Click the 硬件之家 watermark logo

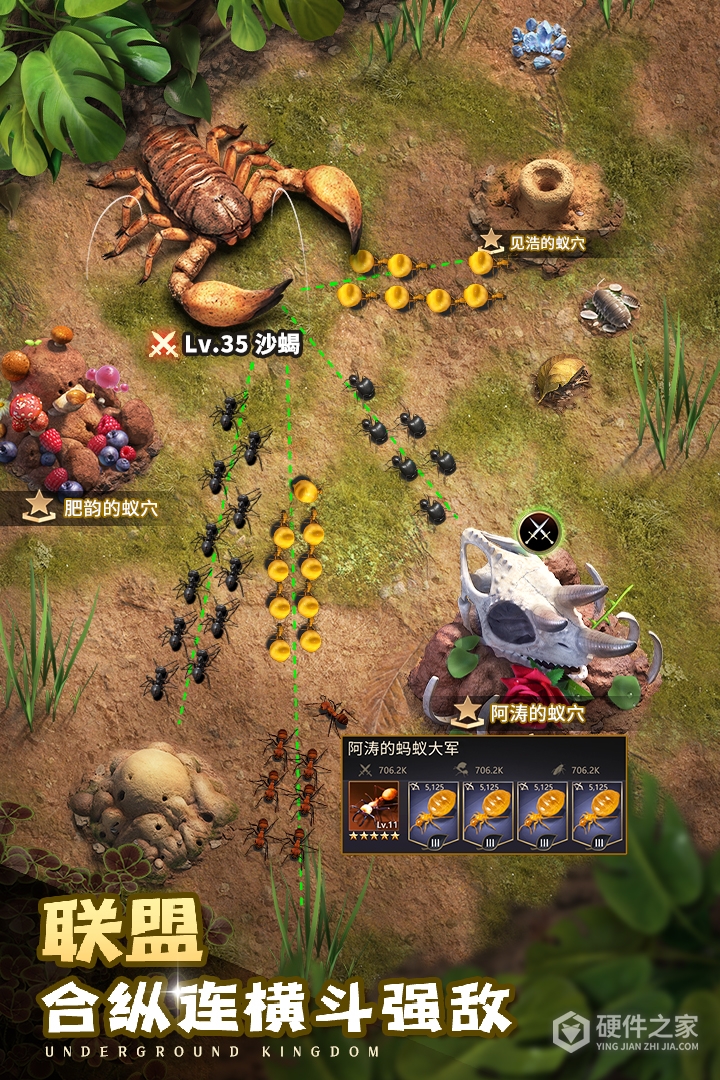(626, 1032)
